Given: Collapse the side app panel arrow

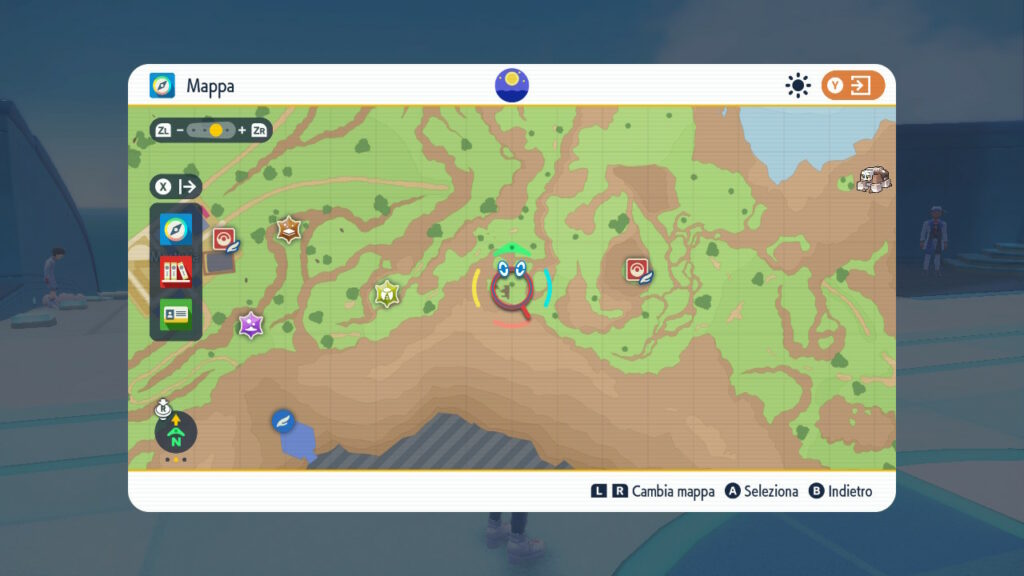Looking at the screenshot, I should pos(188,187).
